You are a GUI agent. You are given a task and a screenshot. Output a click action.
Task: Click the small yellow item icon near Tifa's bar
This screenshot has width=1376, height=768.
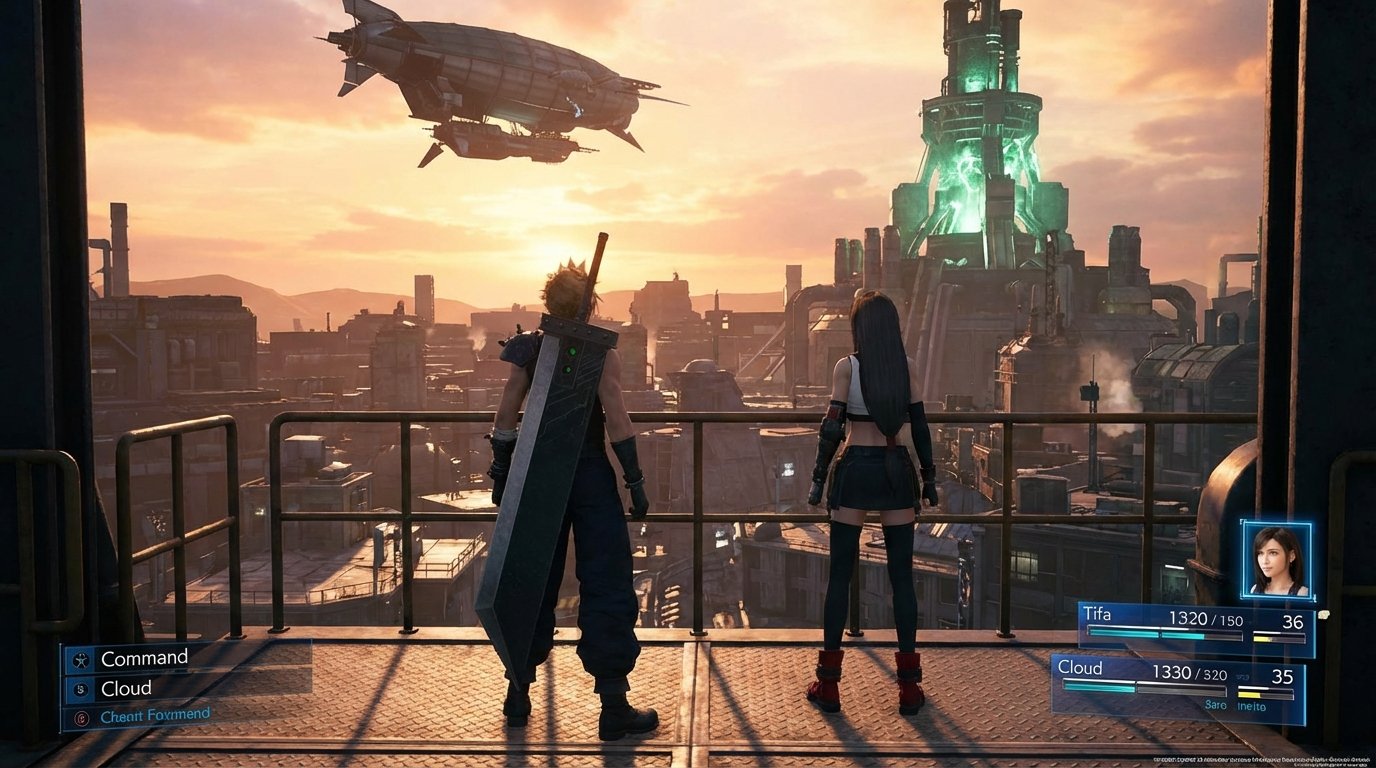pos(1324,614)
